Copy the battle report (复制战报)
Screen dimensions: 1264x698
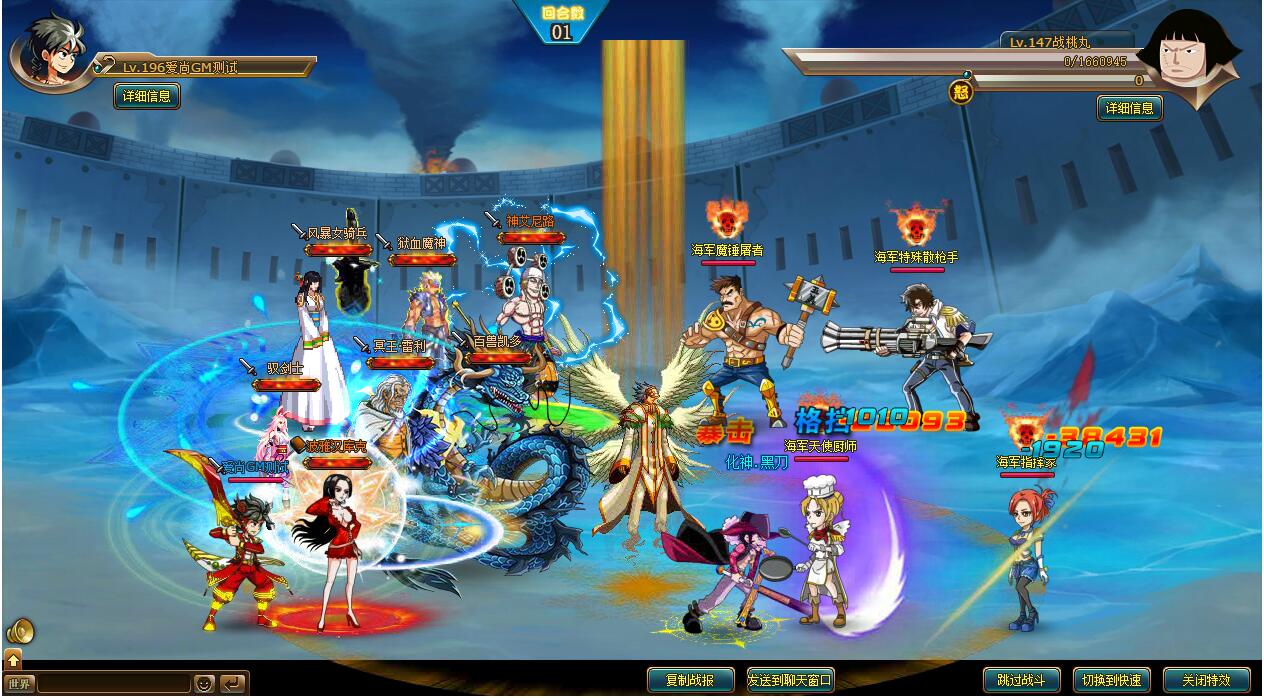point(690,680)
